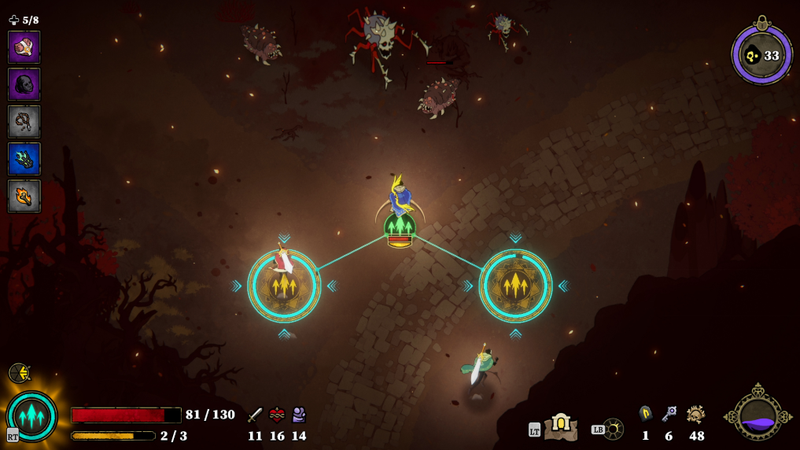Click the bound heart stat icon
The image size is (800, 450).
coord(277,415)
